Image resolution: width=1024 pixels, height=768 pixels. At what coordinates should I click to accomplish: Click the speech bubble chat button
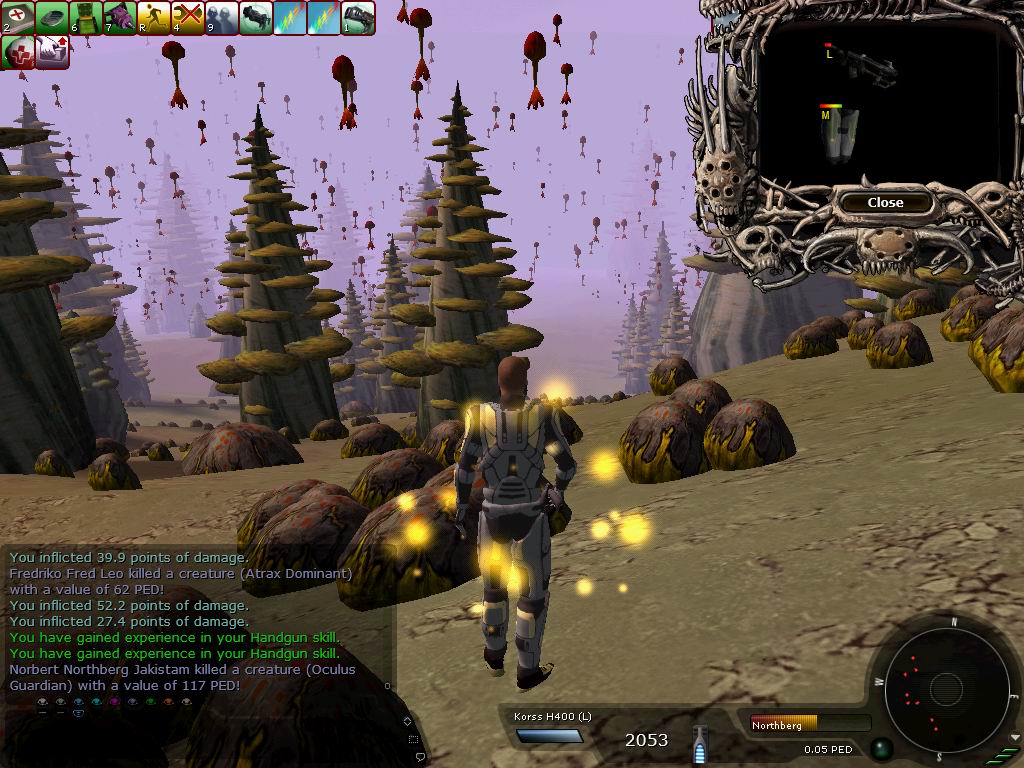point(420,755)
